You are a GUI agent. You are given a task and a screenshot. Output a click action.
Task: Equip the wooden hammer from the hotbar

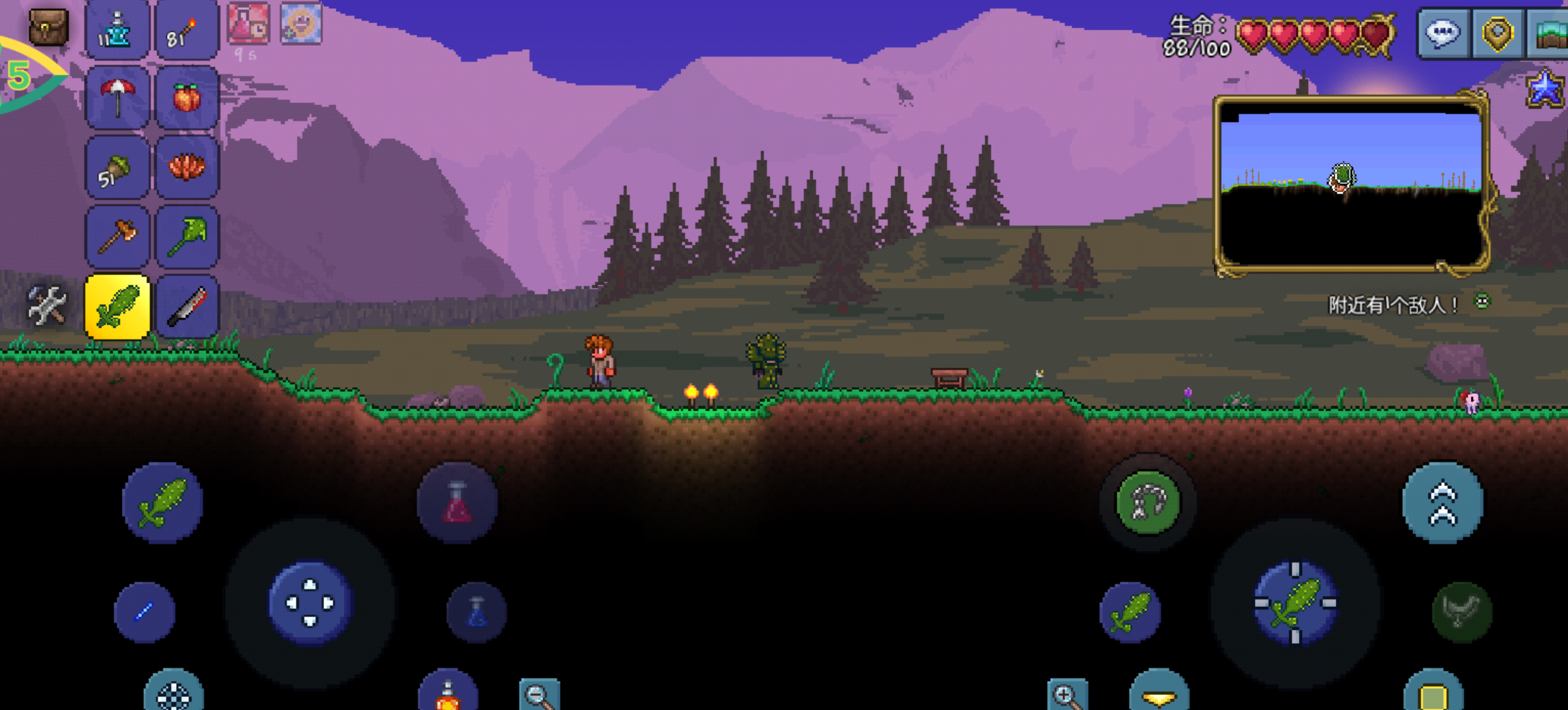(x=117, y=237)
